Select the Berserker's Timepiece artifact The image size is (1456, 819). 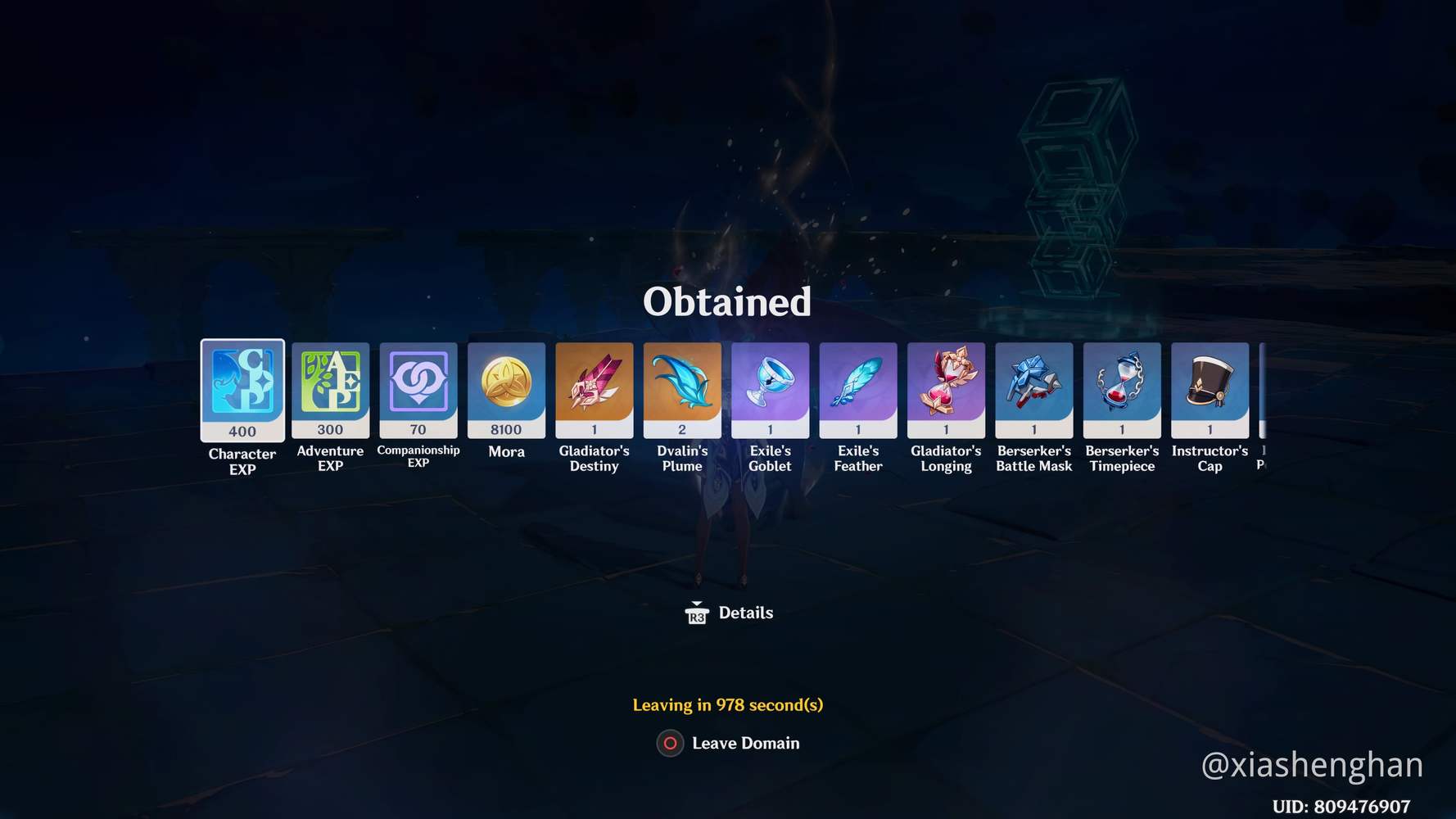click(x=1122, y=387)
